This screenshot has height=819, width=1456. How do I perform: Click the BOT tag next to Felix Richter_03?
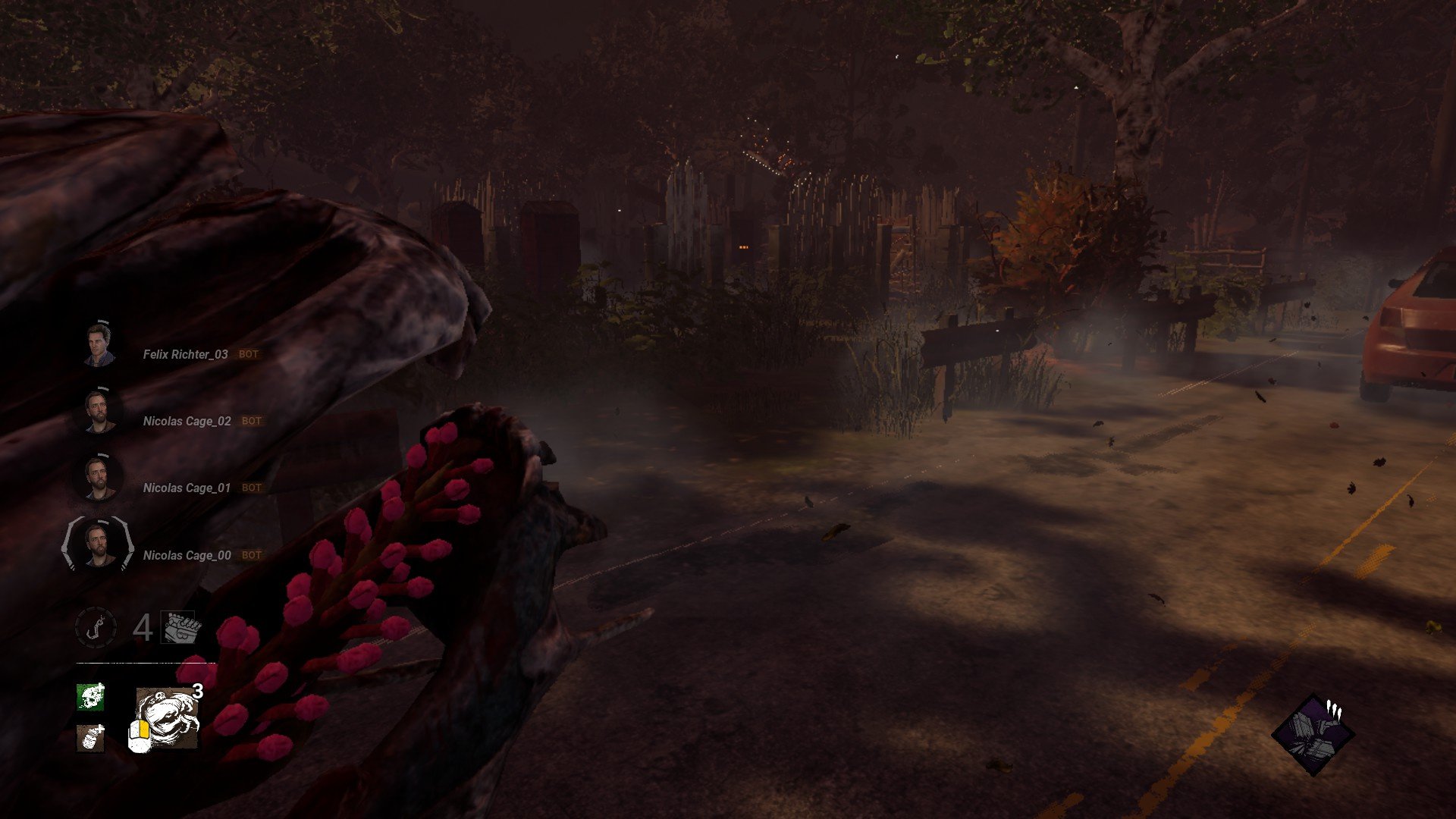tap(249, 354)
